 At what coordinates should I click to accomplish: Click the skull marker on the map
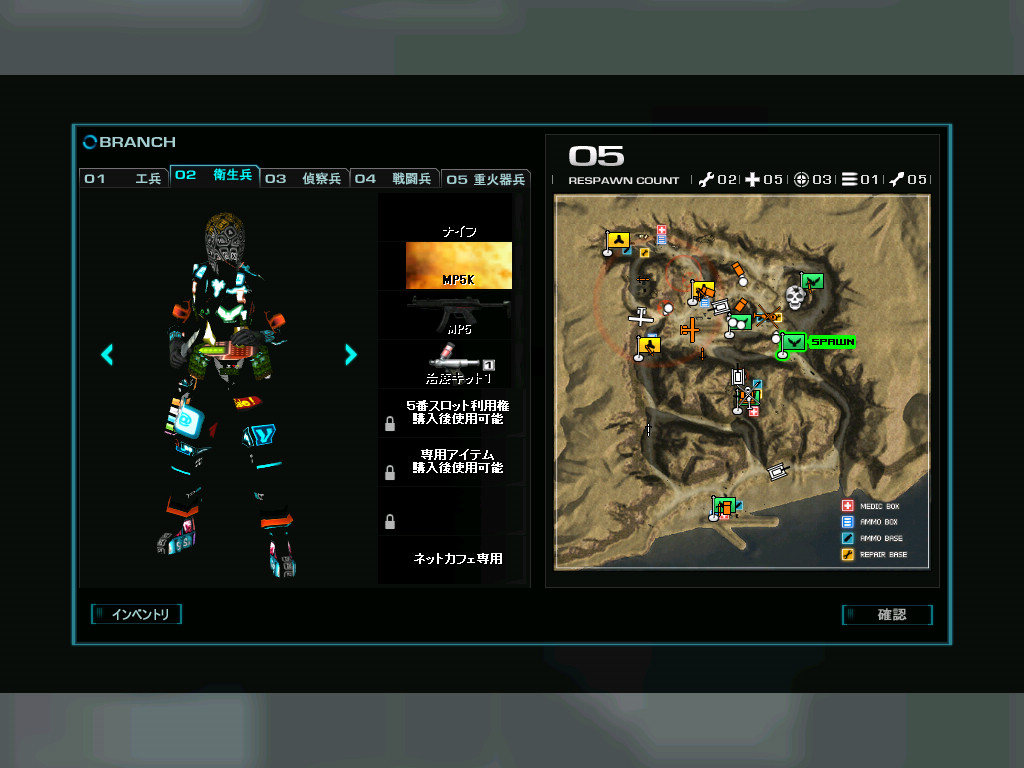pos(795,297)
